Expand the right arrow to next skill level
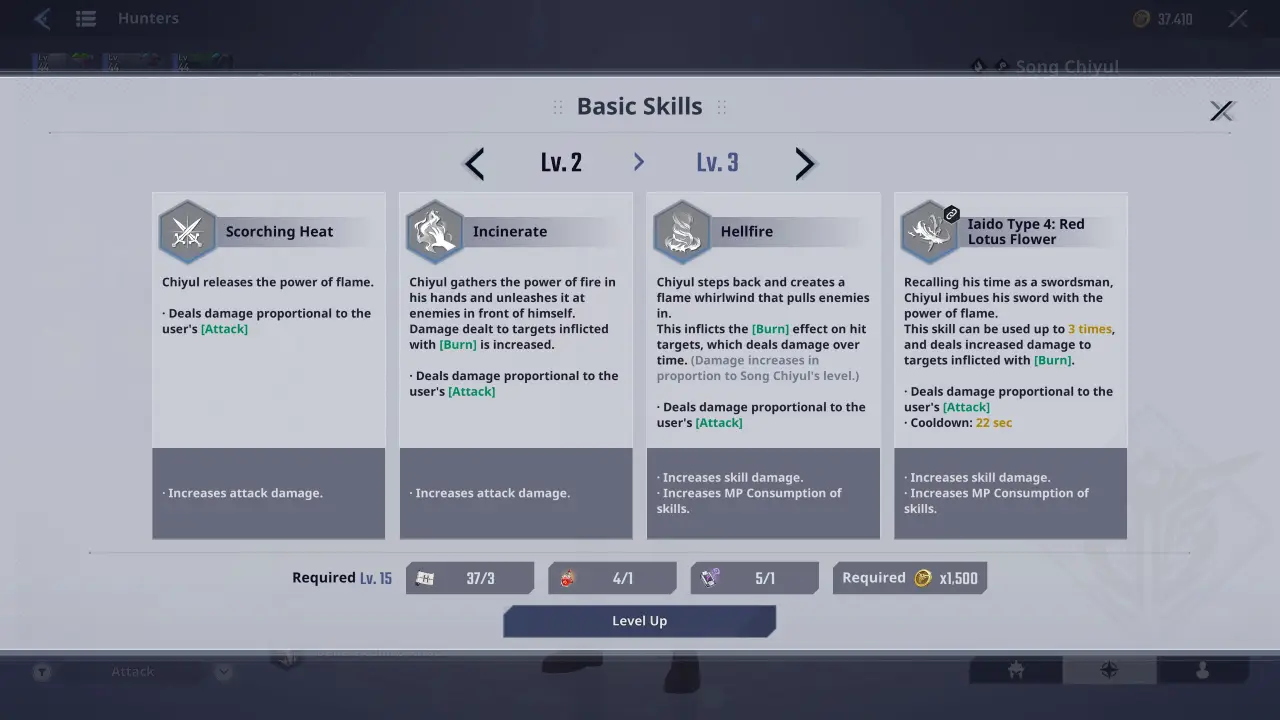 (x=805, y=163)
